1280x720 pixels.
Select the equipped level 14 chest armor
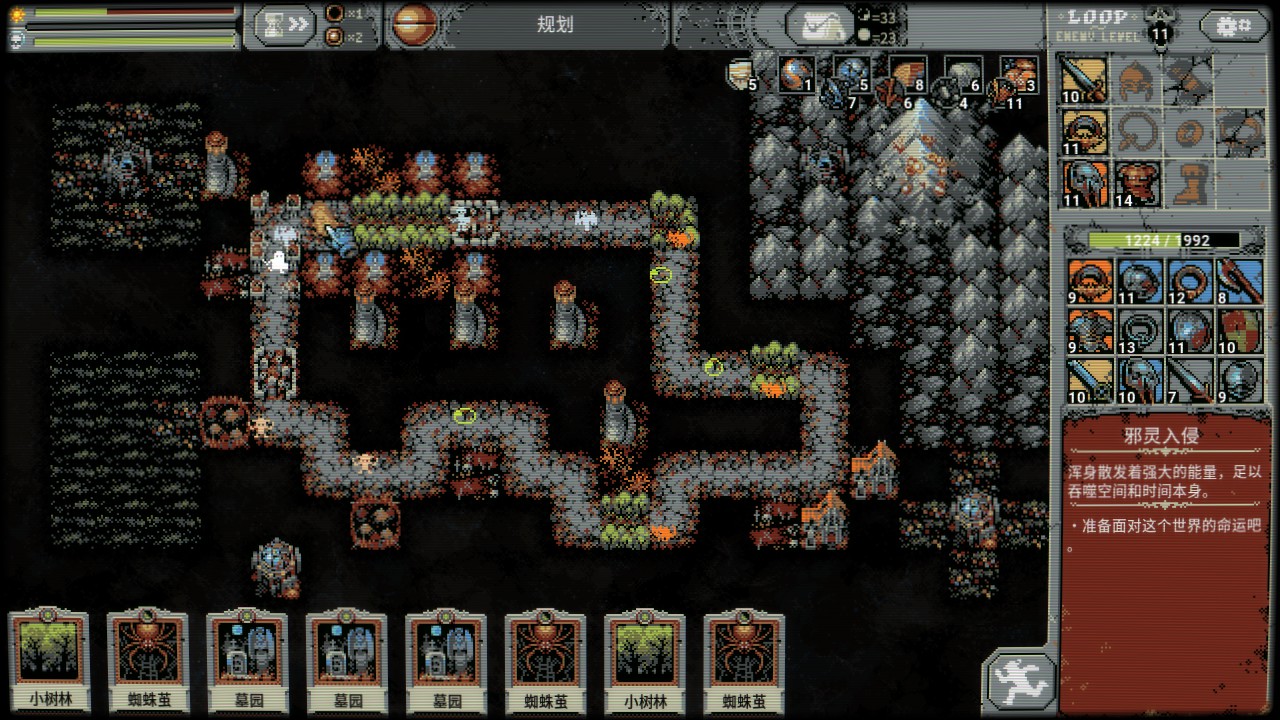(x=1136, y=184)
